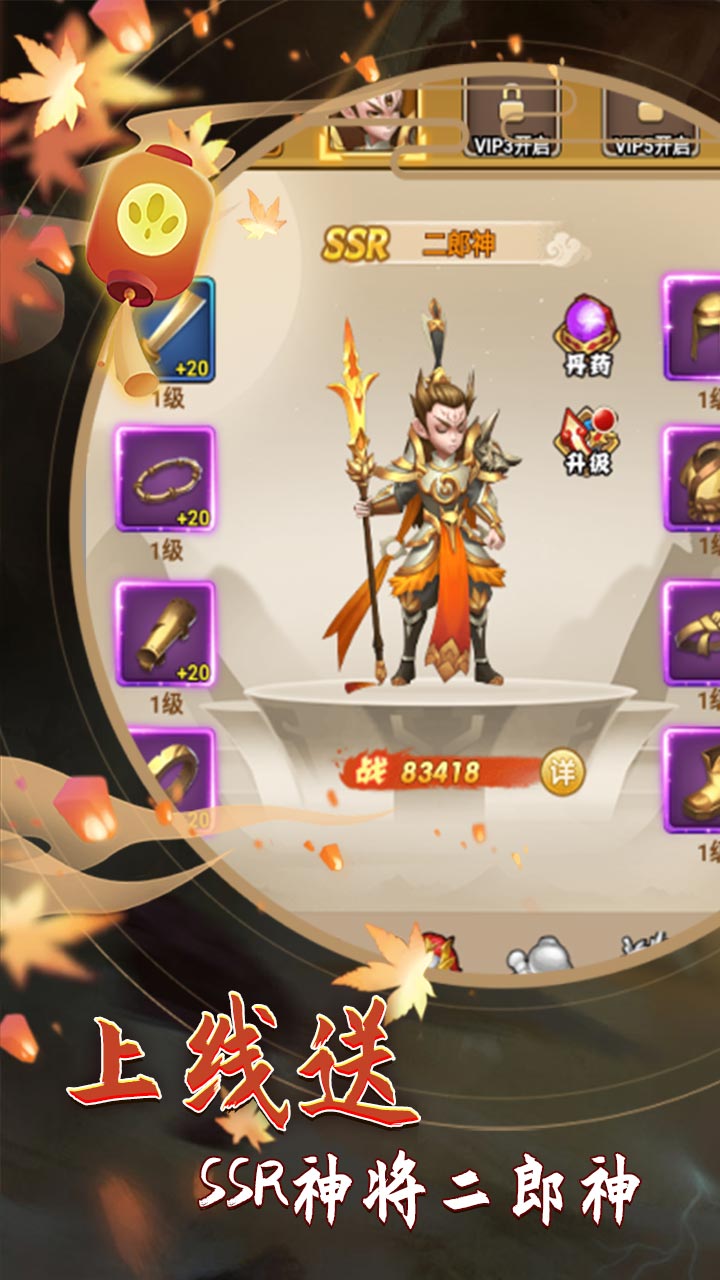Open the golden boots equipment slot
The height and width of the screenshot is (1280, 720).
693,780
